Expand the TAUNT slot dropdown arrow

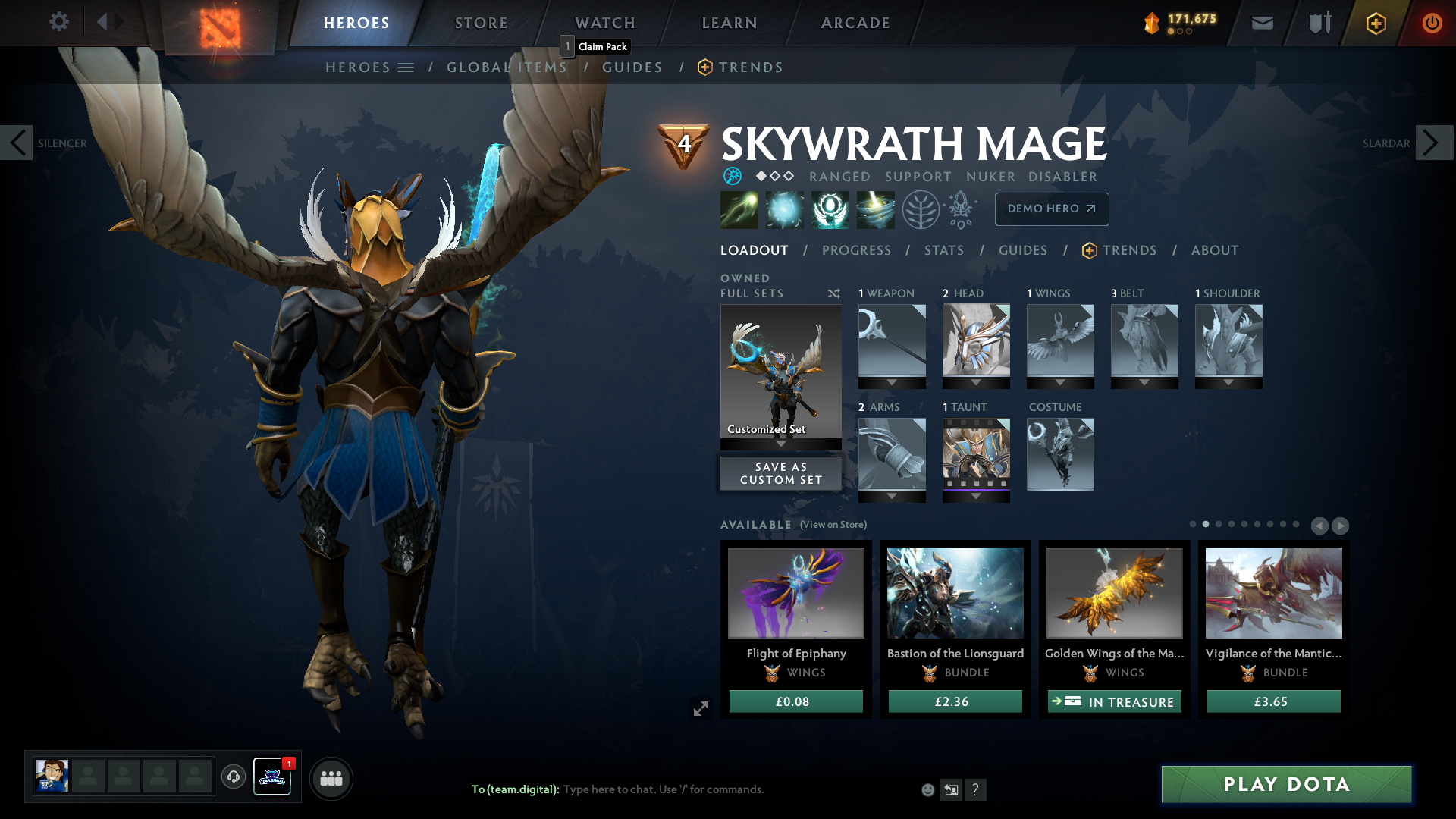976,497
